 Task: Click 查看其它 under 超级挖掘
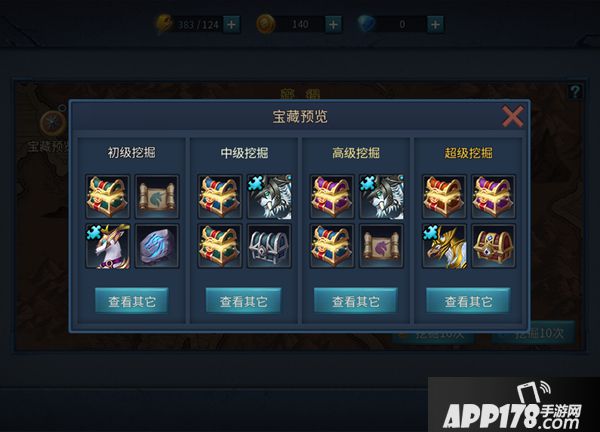coord(467,300)
